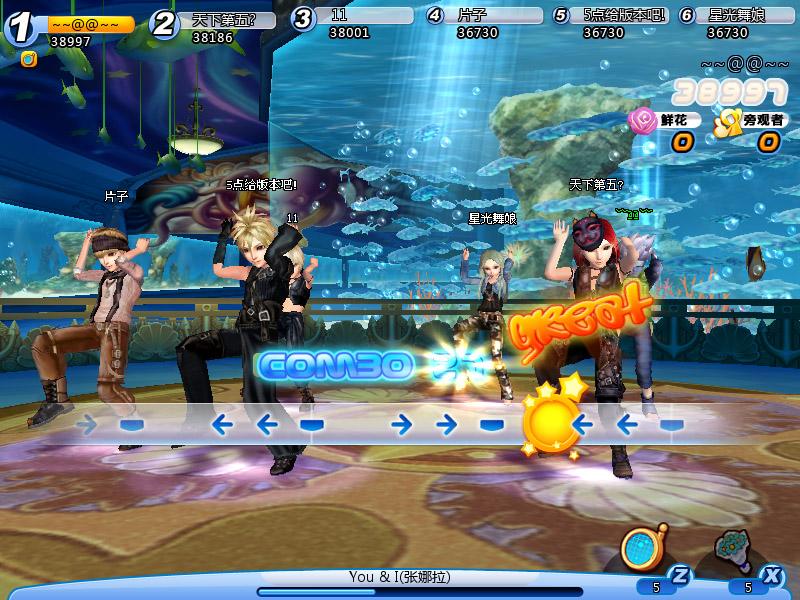Click the yellow 旁观者 spectator icon

(x=726, y=121)
